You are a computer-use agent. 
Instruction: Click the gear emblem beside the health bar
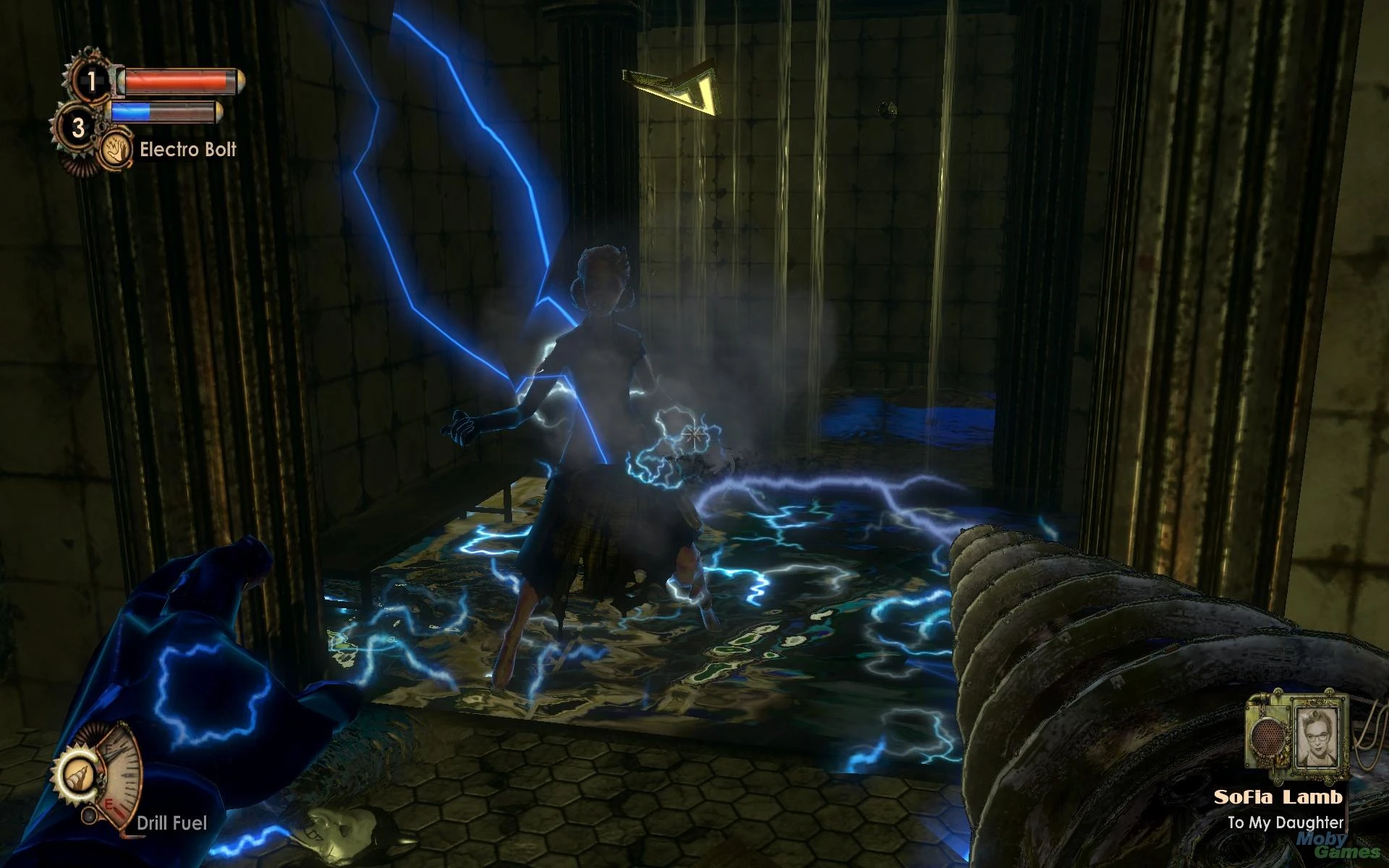(x=93, y=80)
